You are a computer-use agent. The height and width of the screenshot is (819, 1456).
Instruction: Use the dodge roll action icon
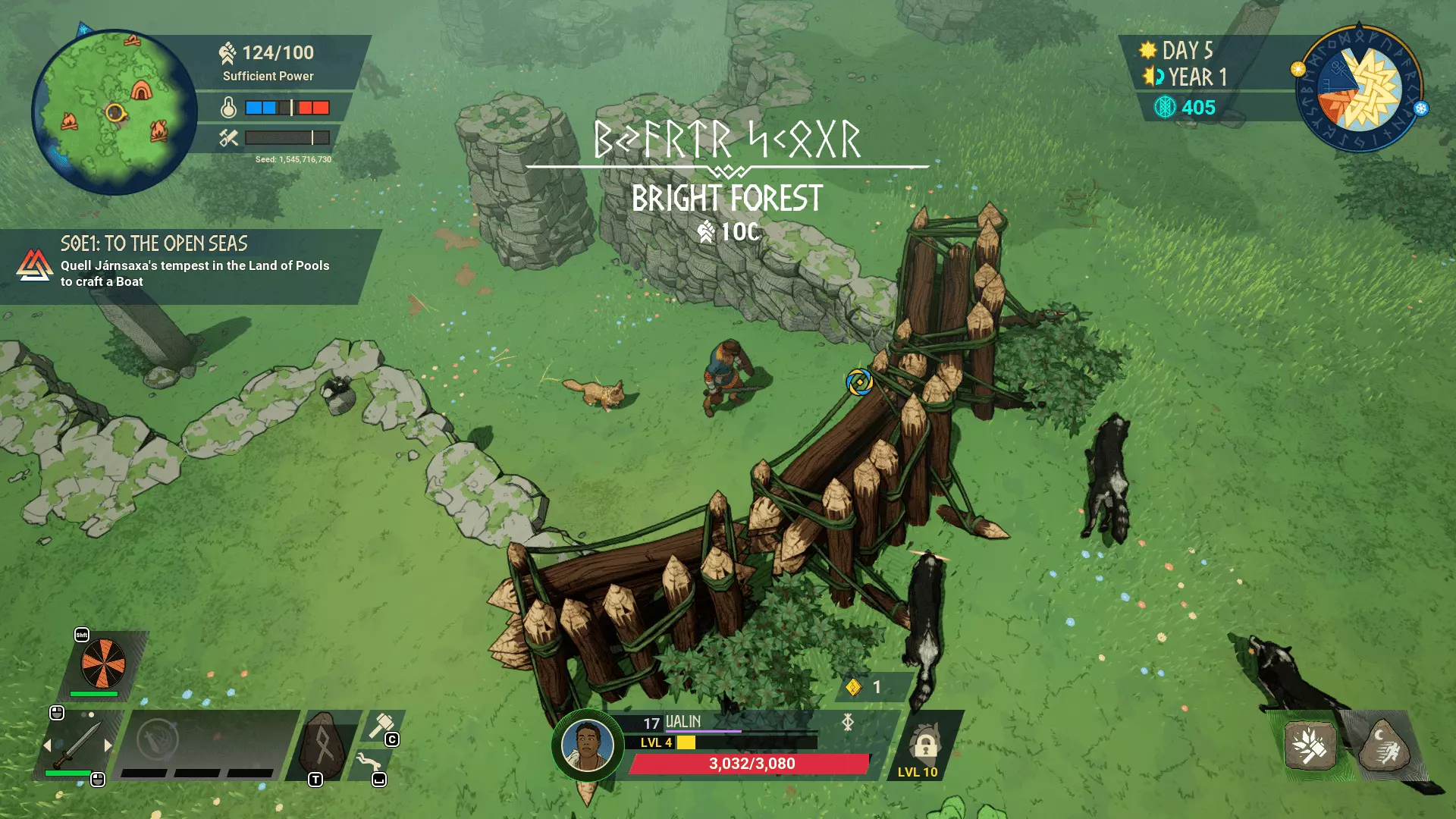[369, 762]
